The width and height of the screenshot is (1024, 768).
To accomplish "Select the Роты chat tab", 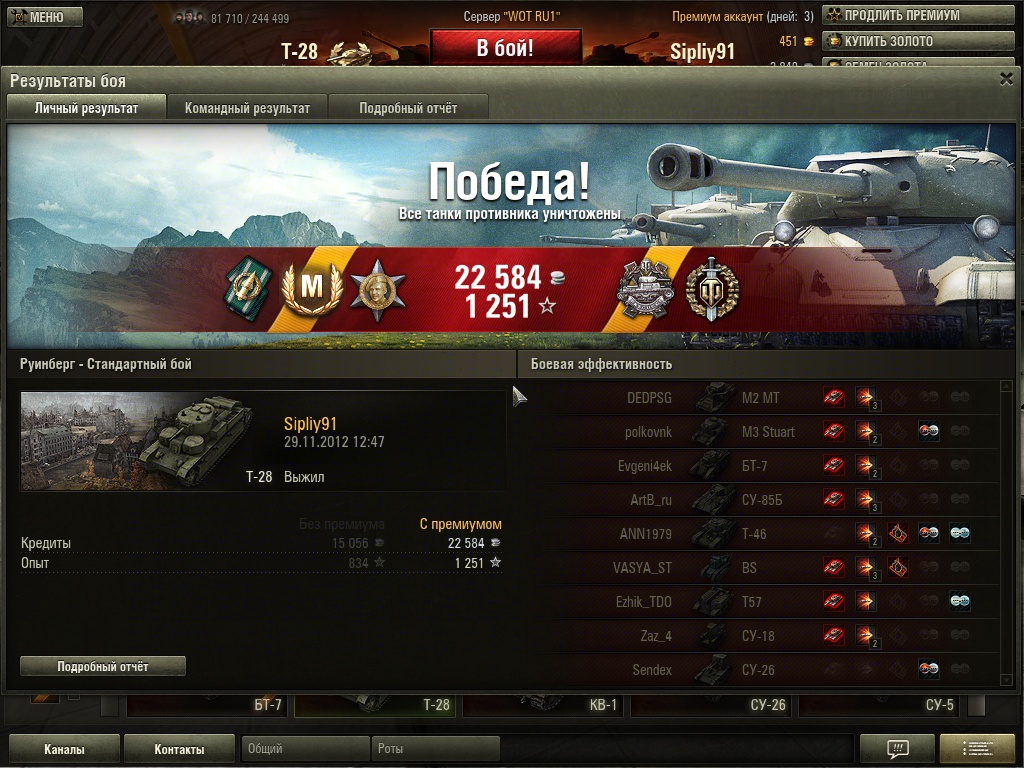I will (435, 749).
